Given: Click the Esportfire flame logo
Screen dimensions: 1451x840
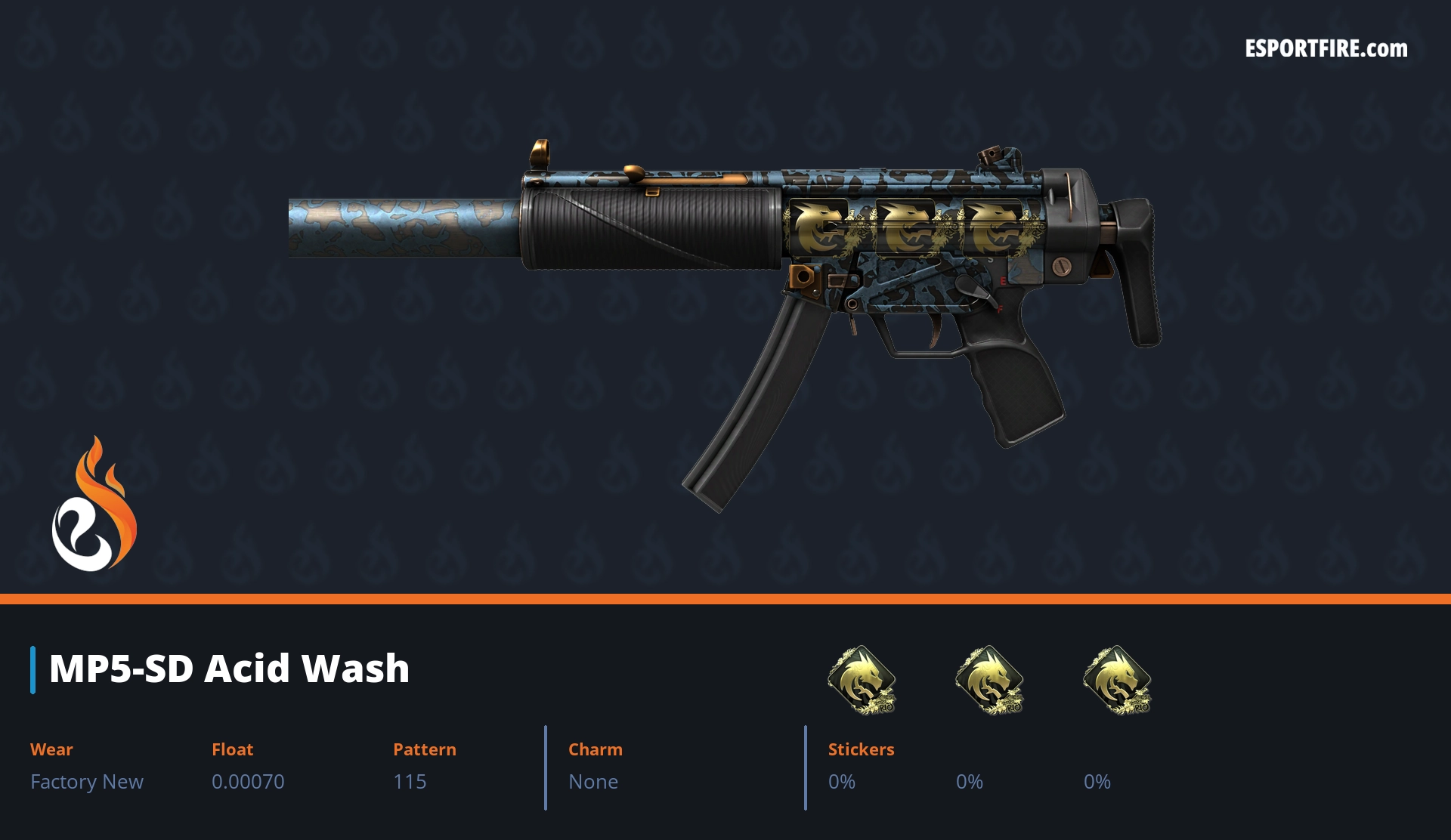Looking at the screenshot, I should pos(94,505).
